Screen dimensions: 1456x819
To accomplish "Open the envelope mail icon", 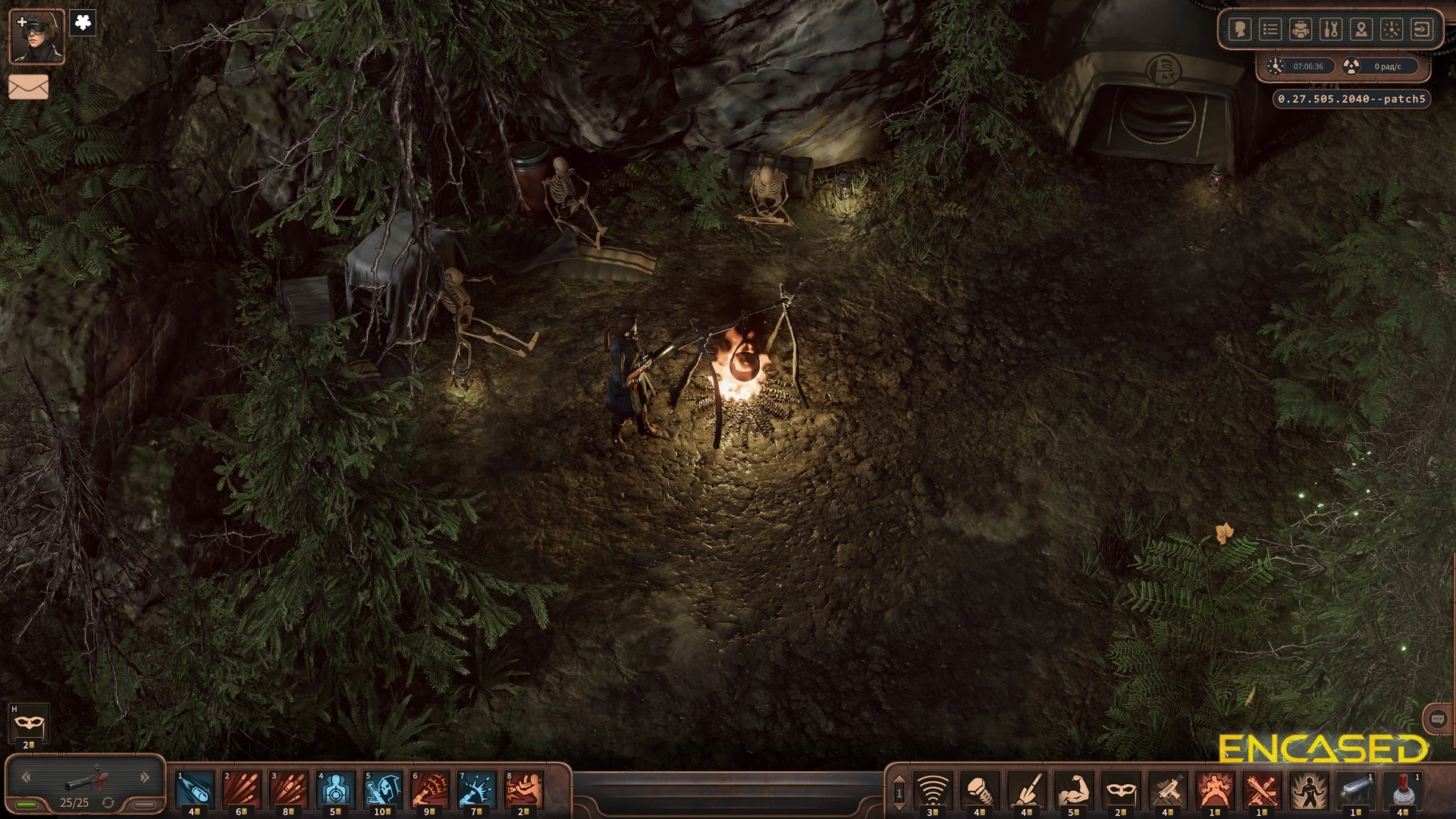I will 29,86.
